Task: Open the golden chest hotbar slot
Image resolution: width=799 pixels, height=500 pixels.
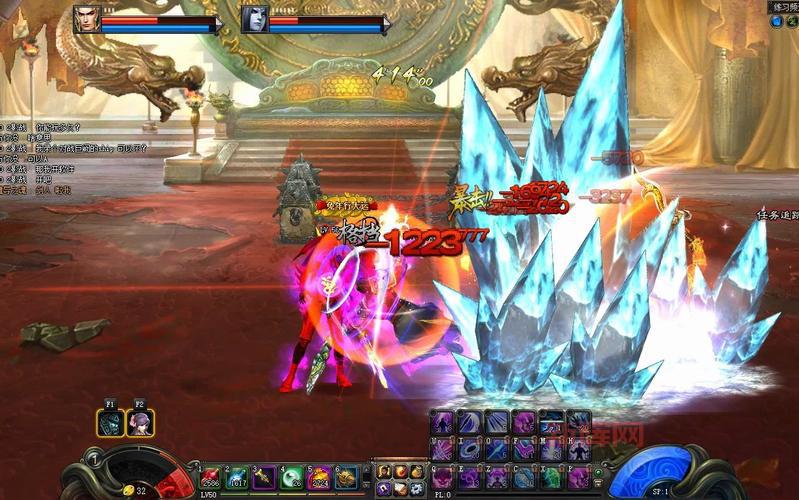Action: click(x=346, y=476)
